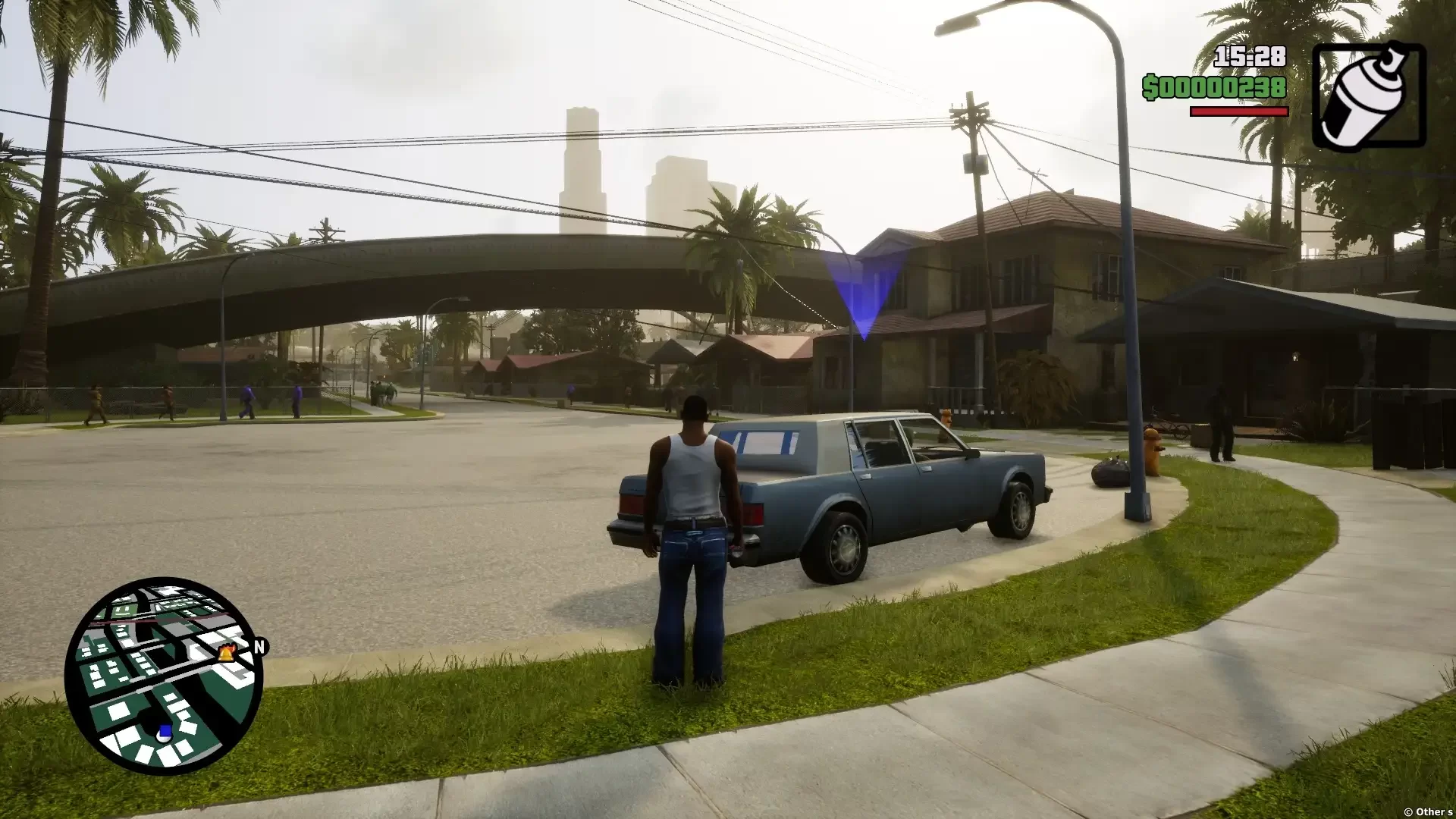Click the circular radar minimap

pos(164,676)
